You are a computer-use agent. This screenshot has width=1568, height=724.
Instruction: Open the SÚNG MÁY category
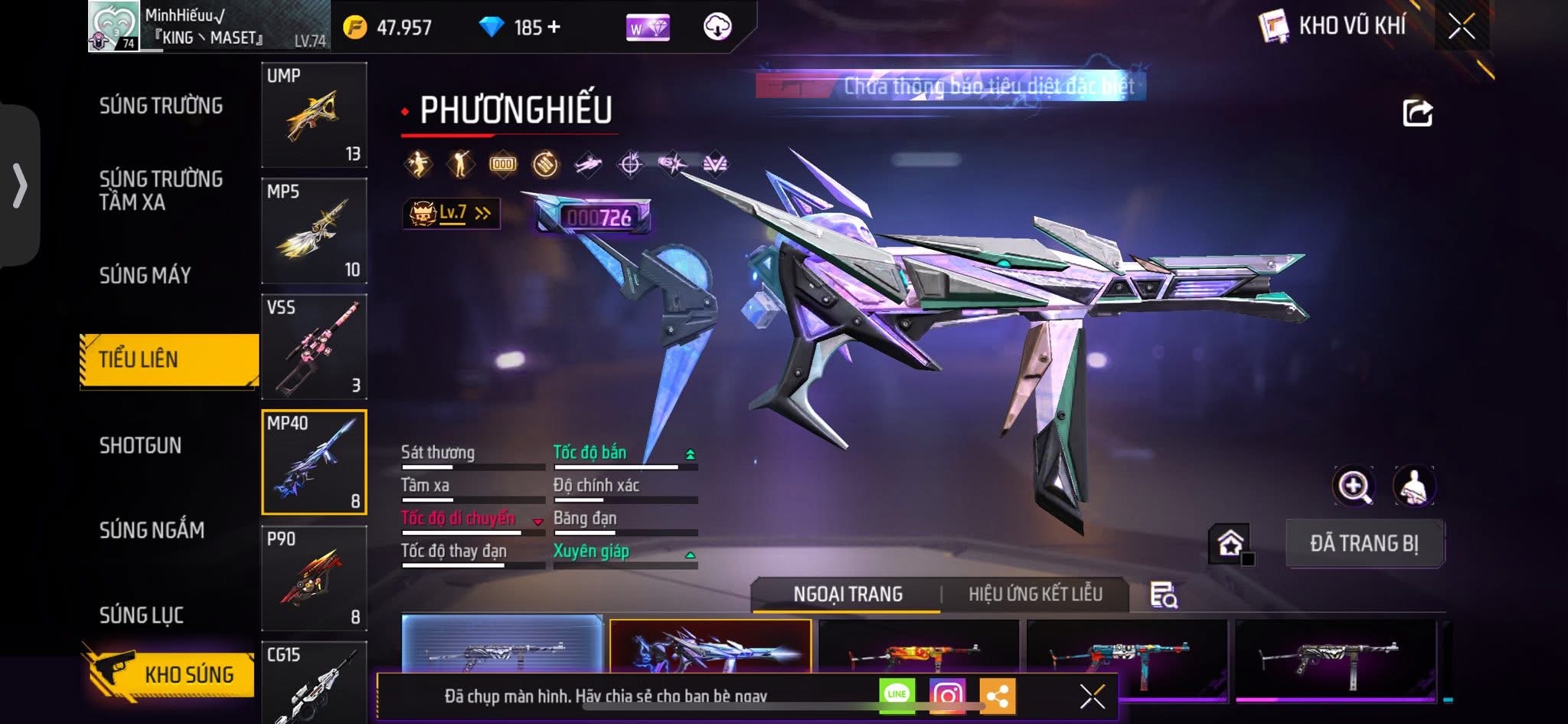coord(145,275)
